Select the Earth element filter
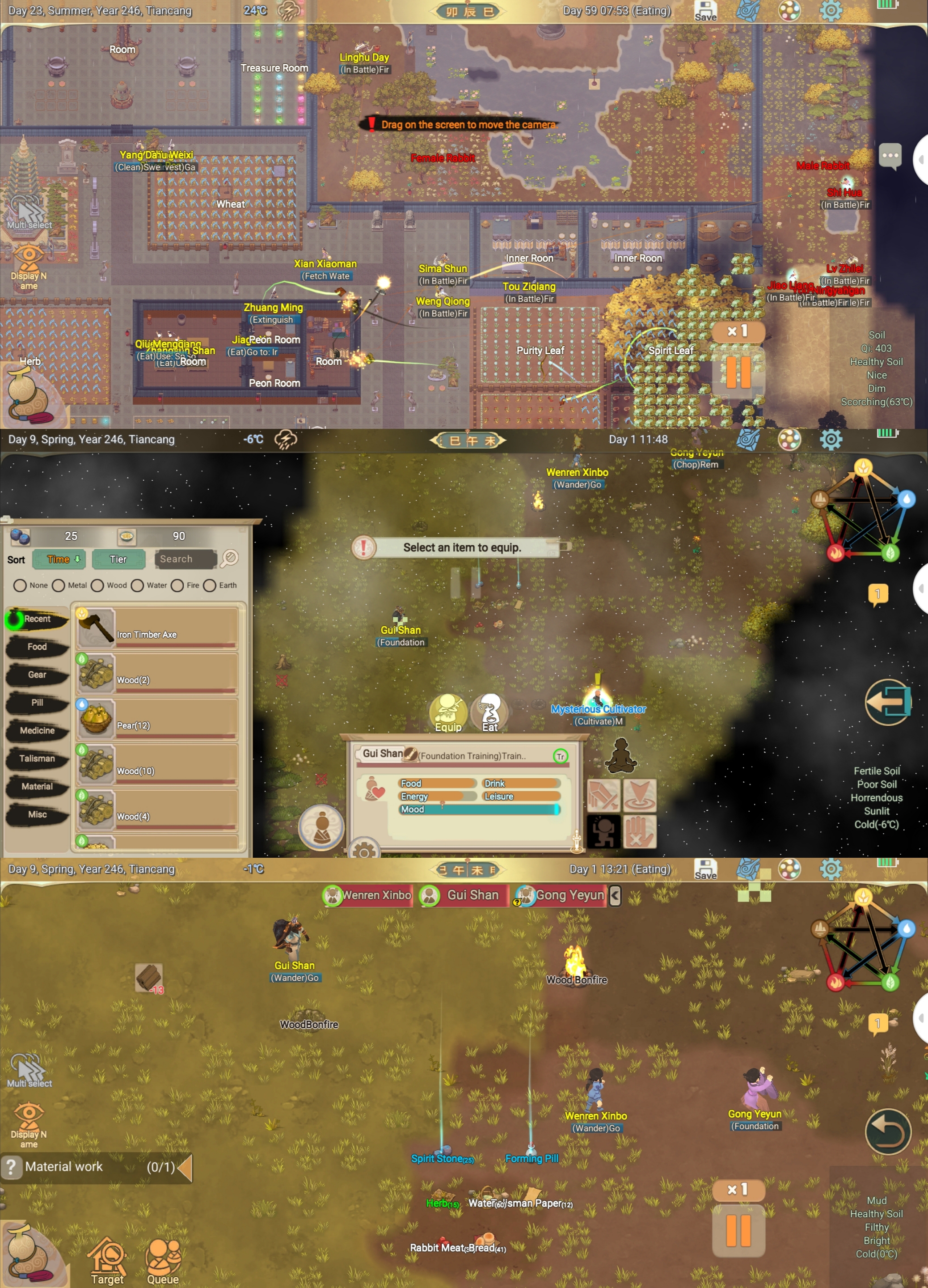Image resolution: width=928 pixels, height=1288 pixels. tap(210, 585)
